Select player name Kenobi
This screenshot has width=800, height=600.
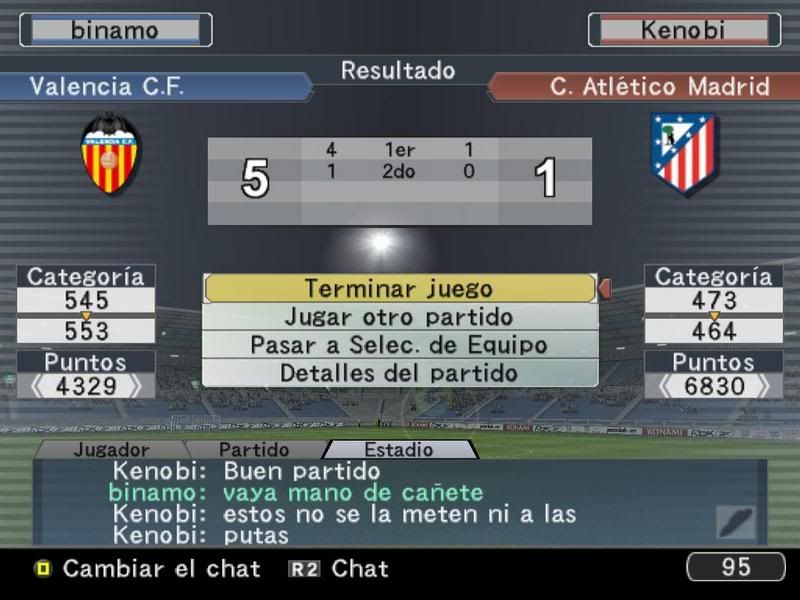point(684,30)
